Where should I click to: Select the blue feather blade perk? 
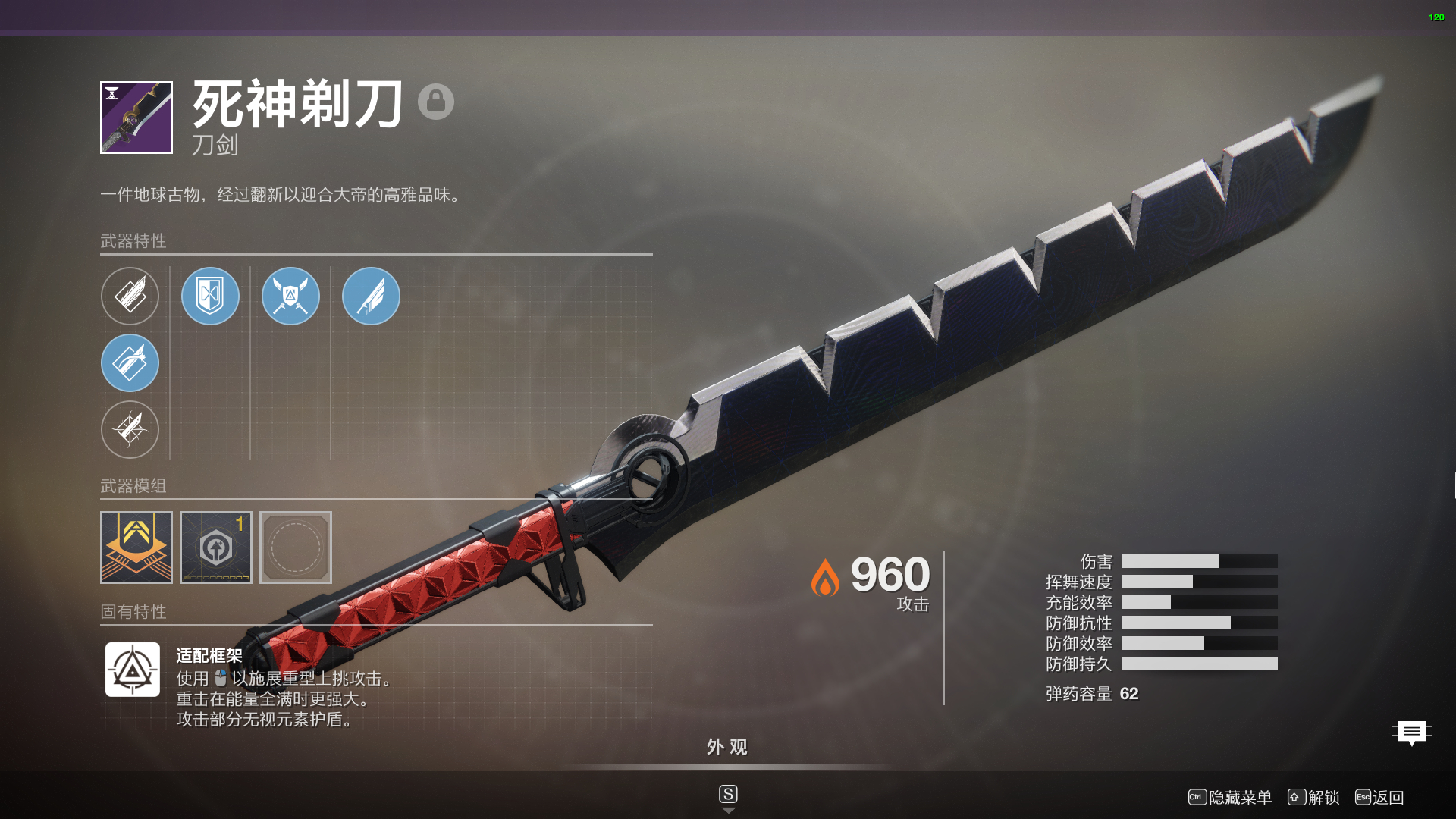coord(371,296)
